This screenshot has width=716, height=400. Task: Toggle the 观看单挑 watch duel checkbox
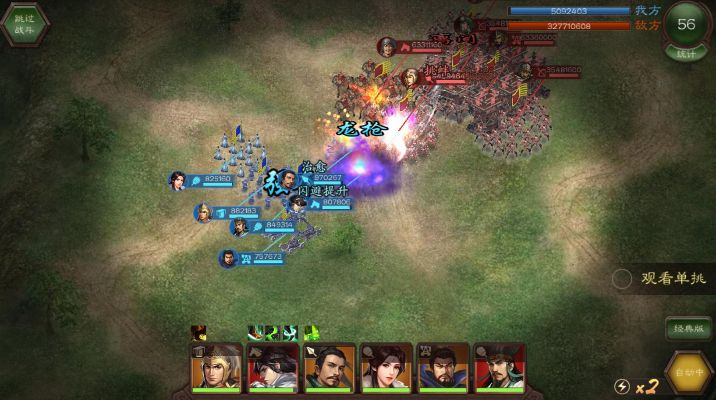[x=623, y=278]
